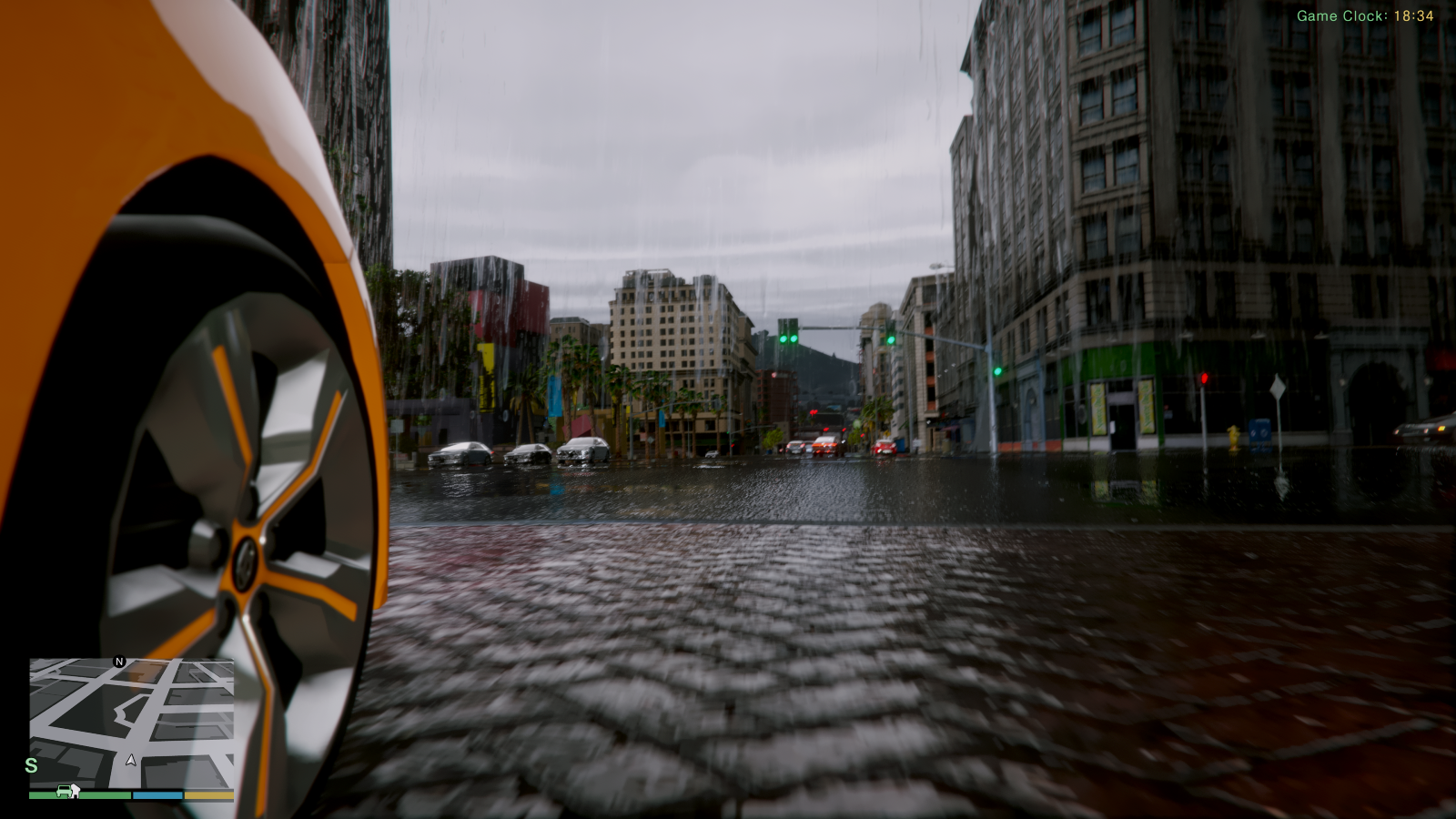Image resolution: width=1456 pixels, height=819 pixels.
Task: Select the white house icon beside the vehicle icon
Action: (74, 792)
